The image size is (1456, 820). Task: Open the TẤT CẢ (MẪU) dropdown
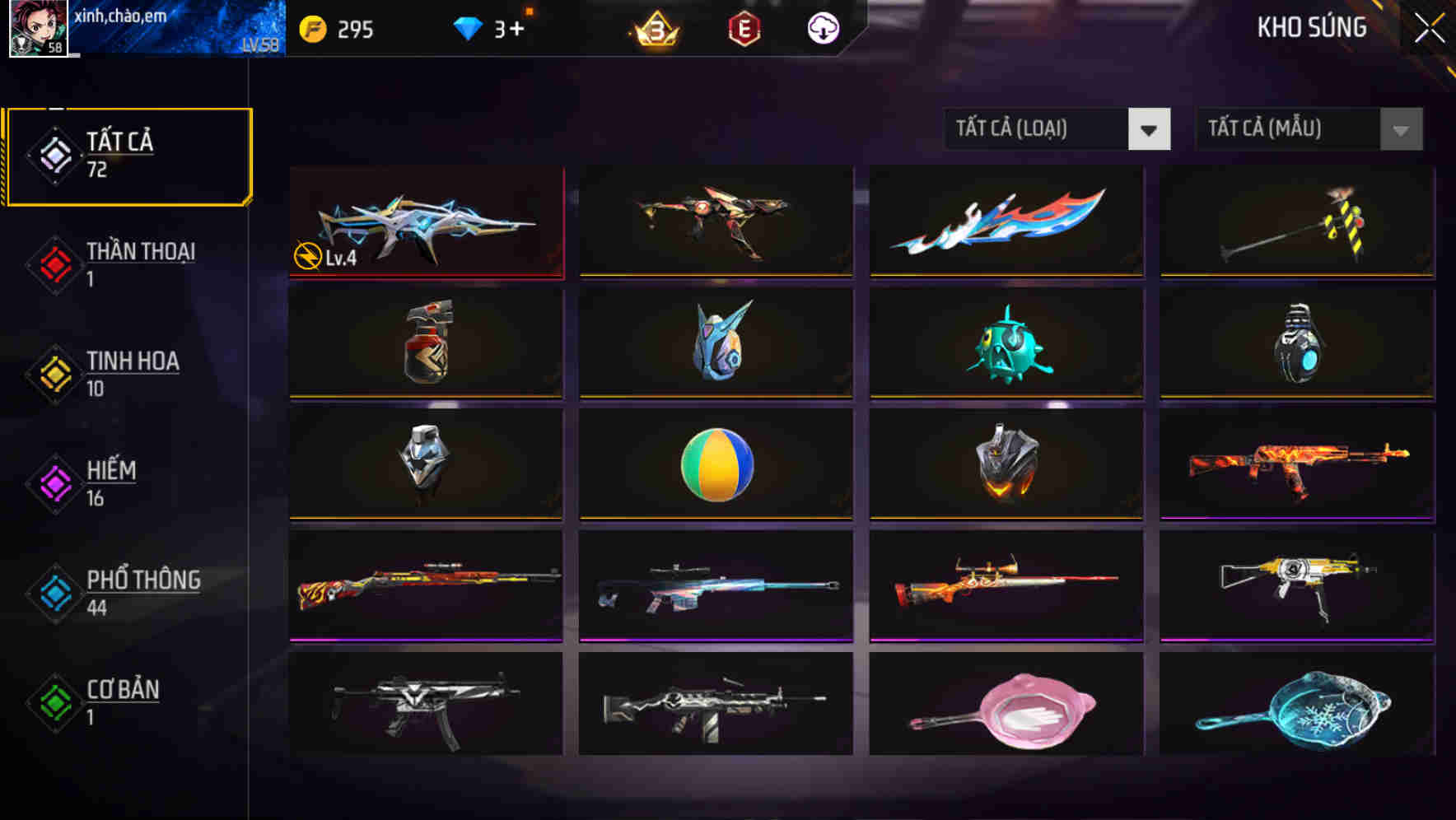tap(1285, 129)
